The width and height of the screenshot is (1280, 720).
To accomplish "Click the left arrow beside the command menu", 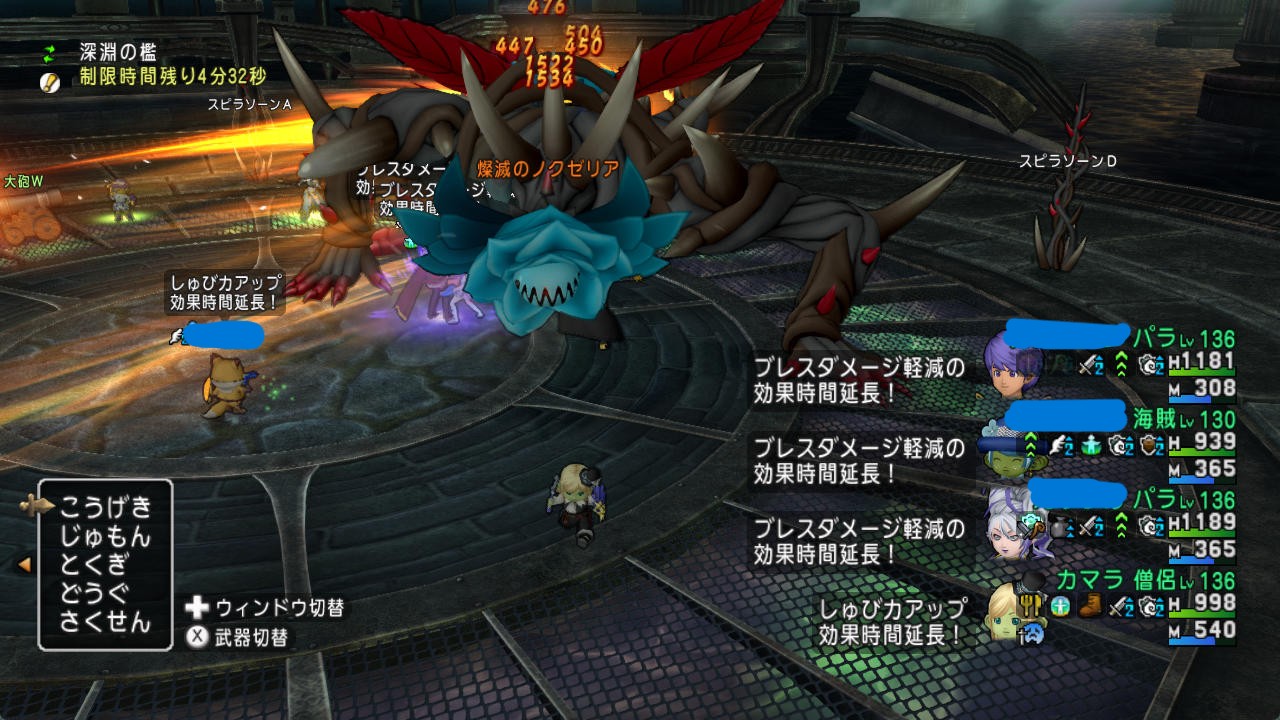I will tap(23, 565).
